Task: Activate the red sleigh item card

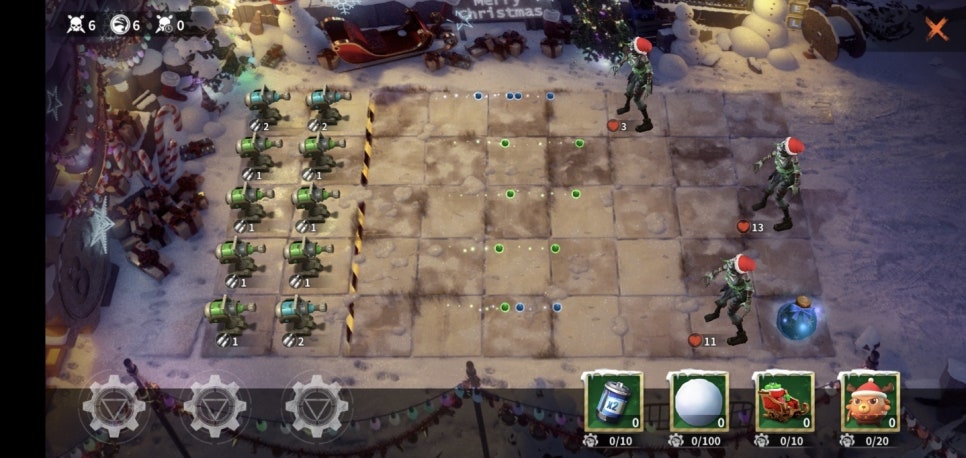Action: pyautogui.click(x=784, y=402)
